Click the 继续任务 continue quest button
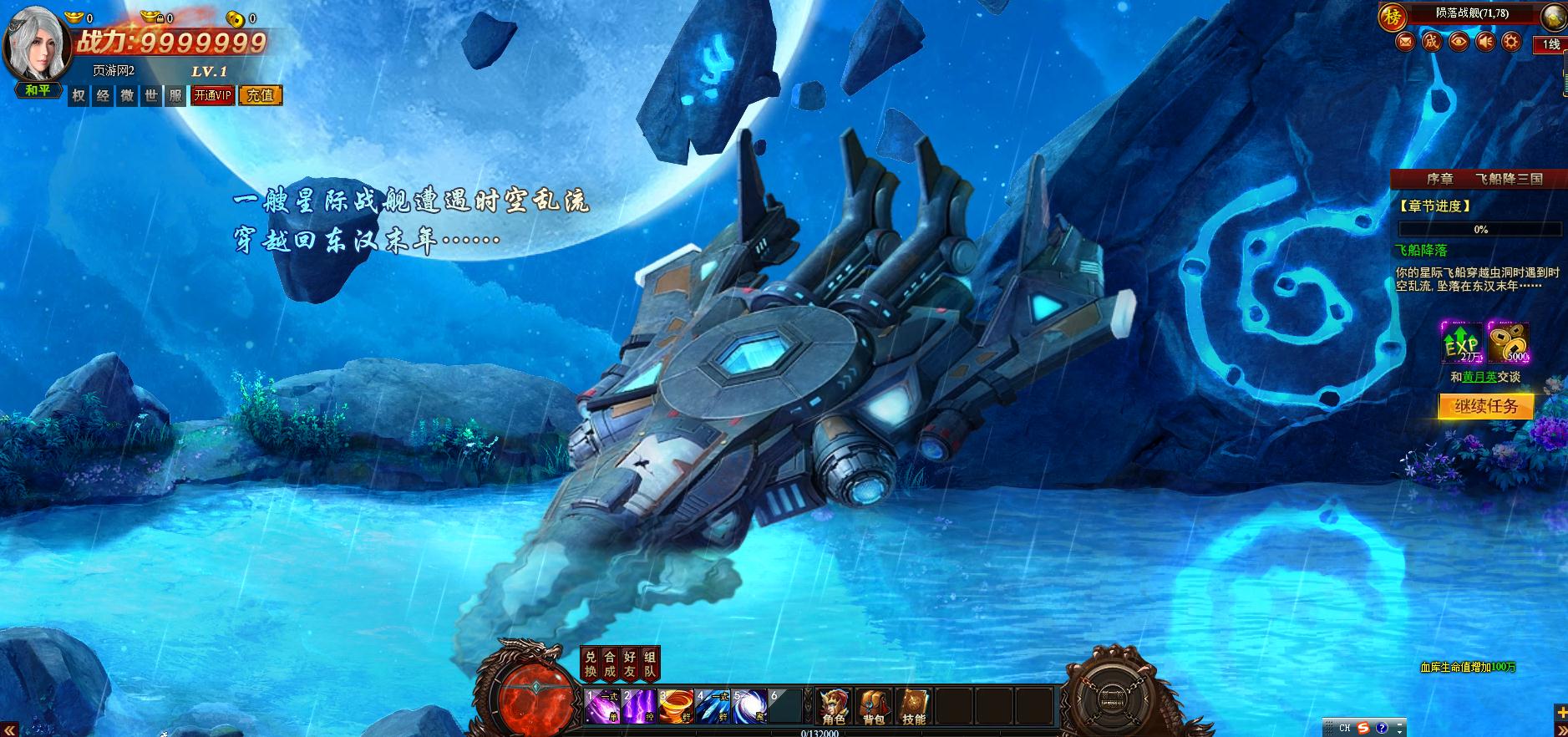 tap(1485, 406)
